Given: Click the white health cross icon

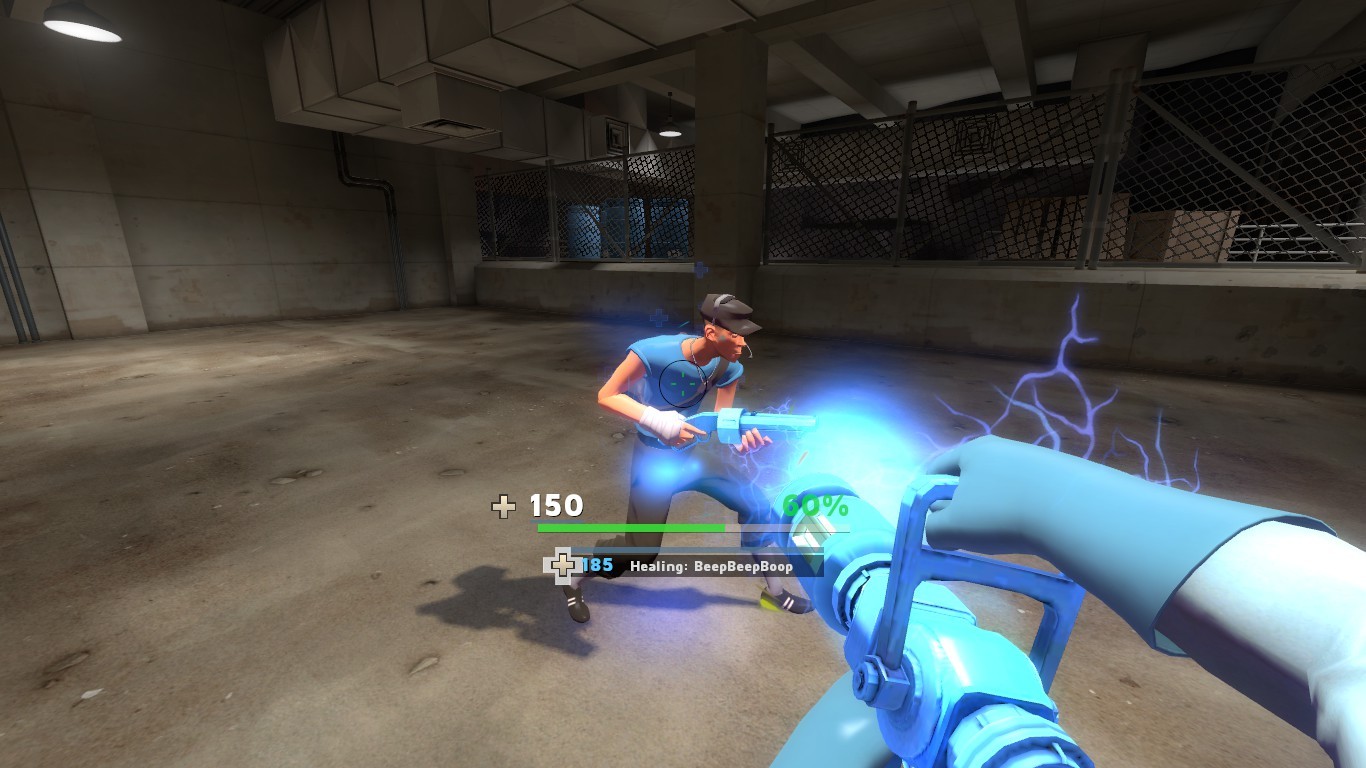Looking at the screenshot, I should coord(505,508).
